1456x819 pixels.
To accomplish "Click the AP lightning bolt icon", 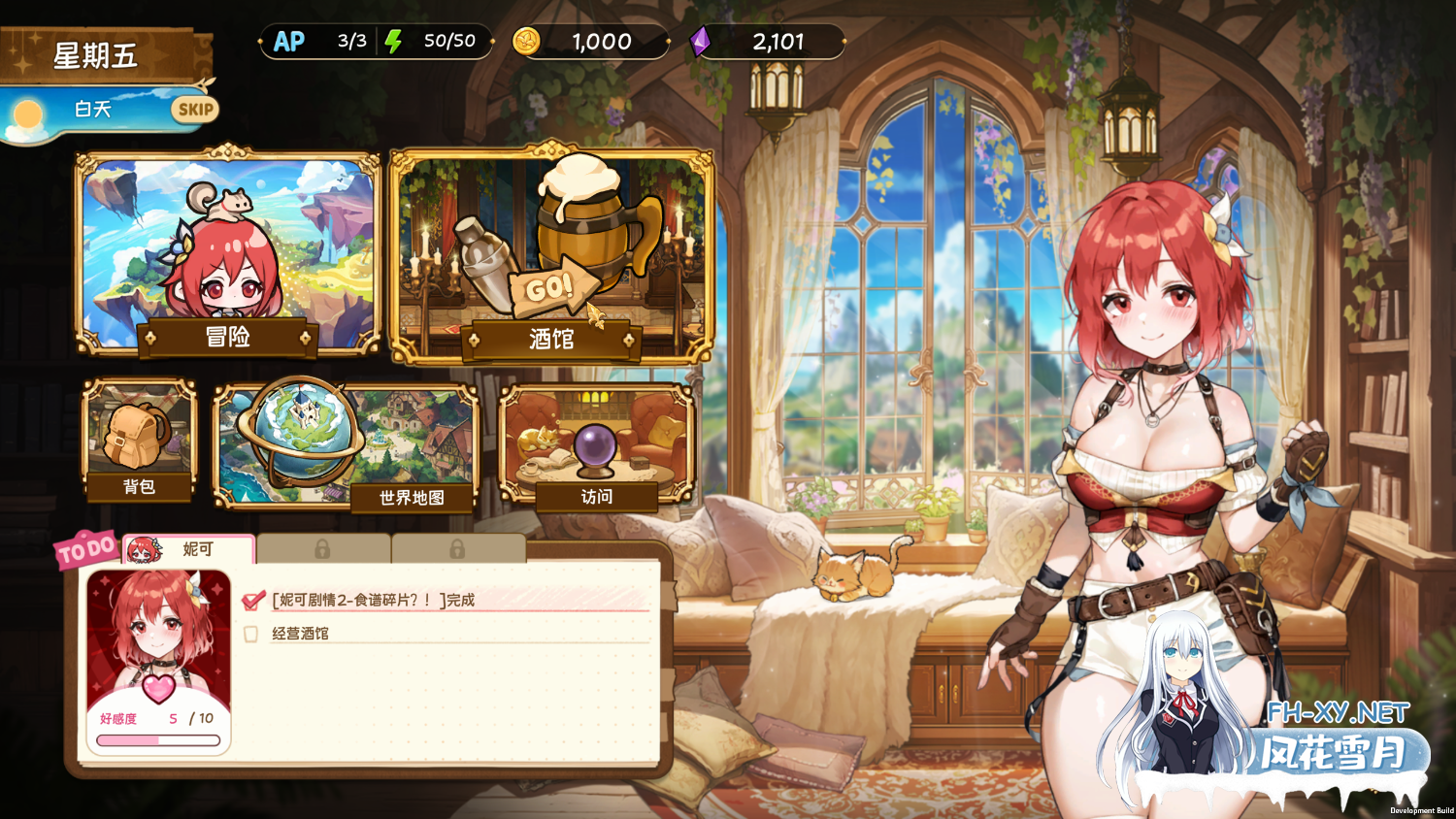I will [x=394, y=42].
